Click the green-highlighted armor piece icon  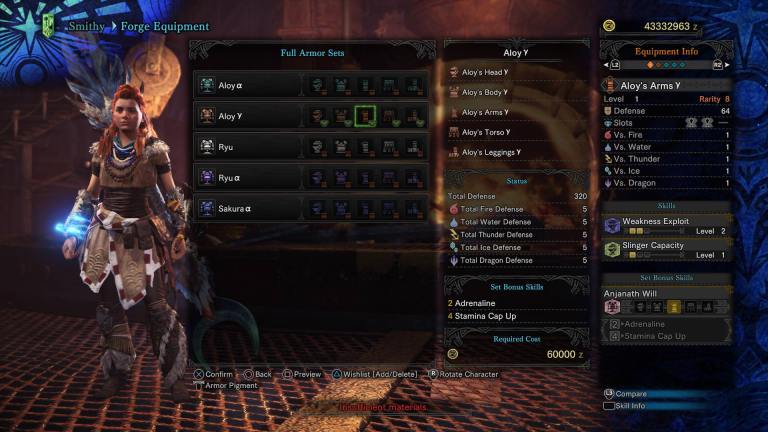[x=365, y=116]
